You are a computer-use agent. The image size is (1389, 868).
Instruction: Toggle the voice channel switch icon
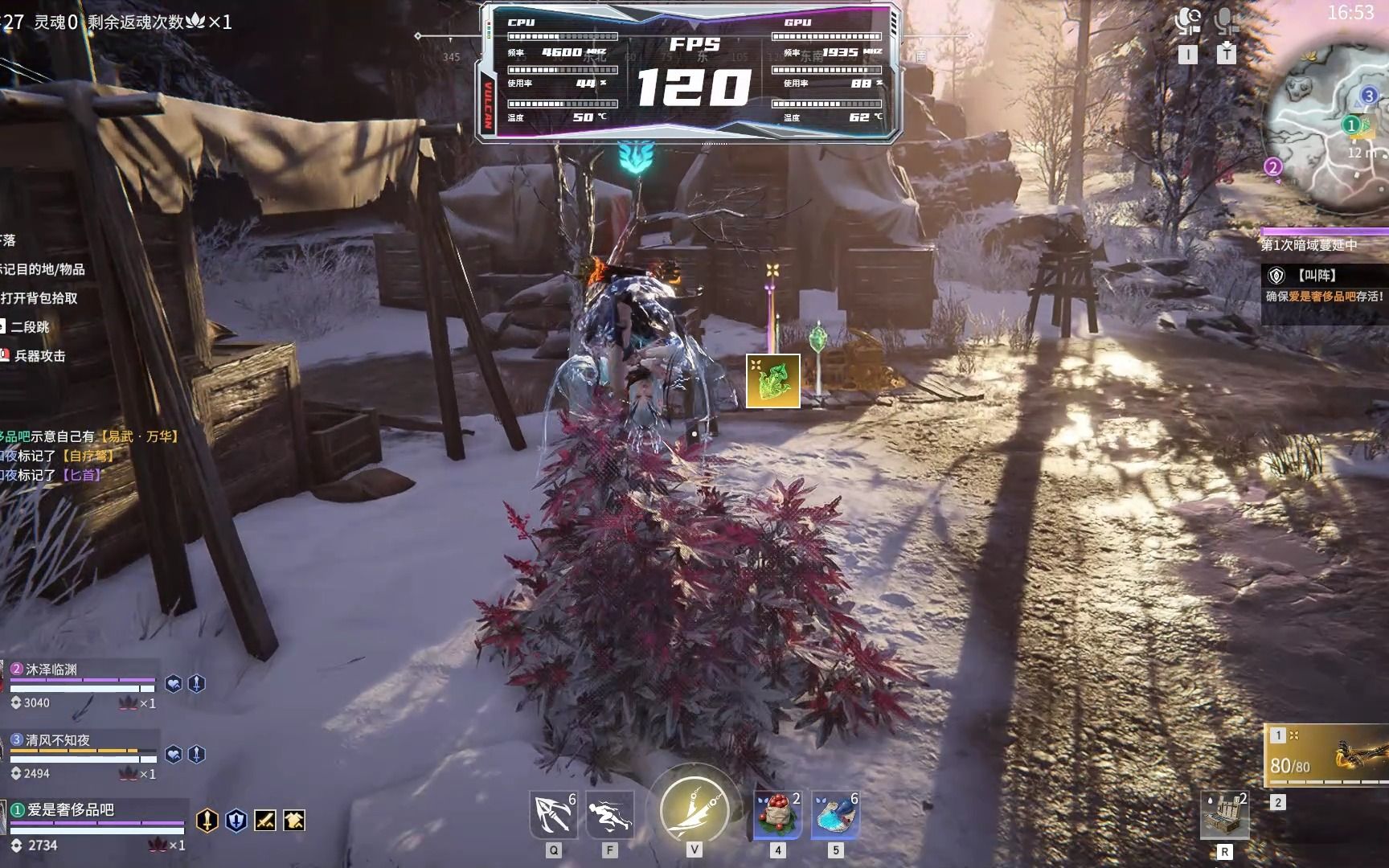tap(1187, 21)
